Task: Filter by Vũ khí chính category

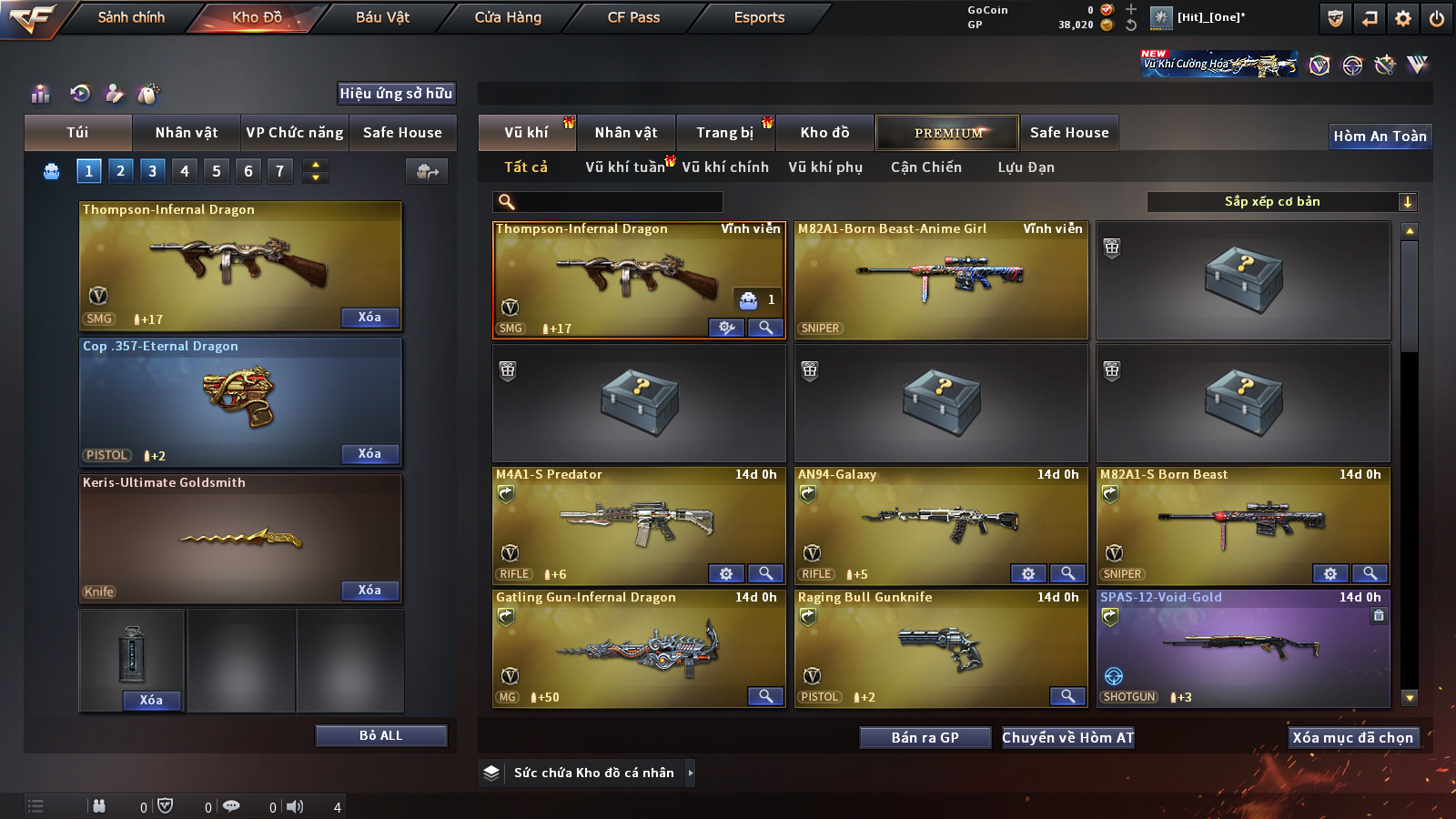Action: click(725, 167)
